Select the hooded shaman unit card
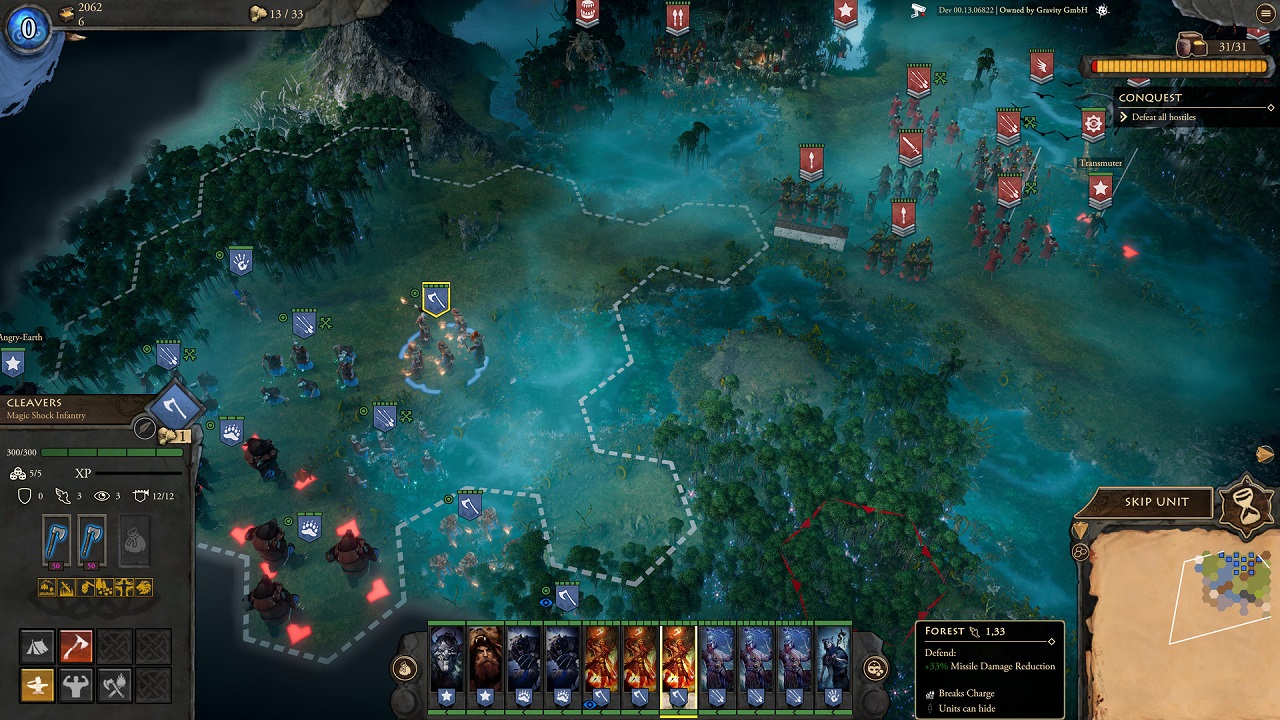The width and height of the screenshot is (1280, 720). pyautogui.click(x=832, y=661)
